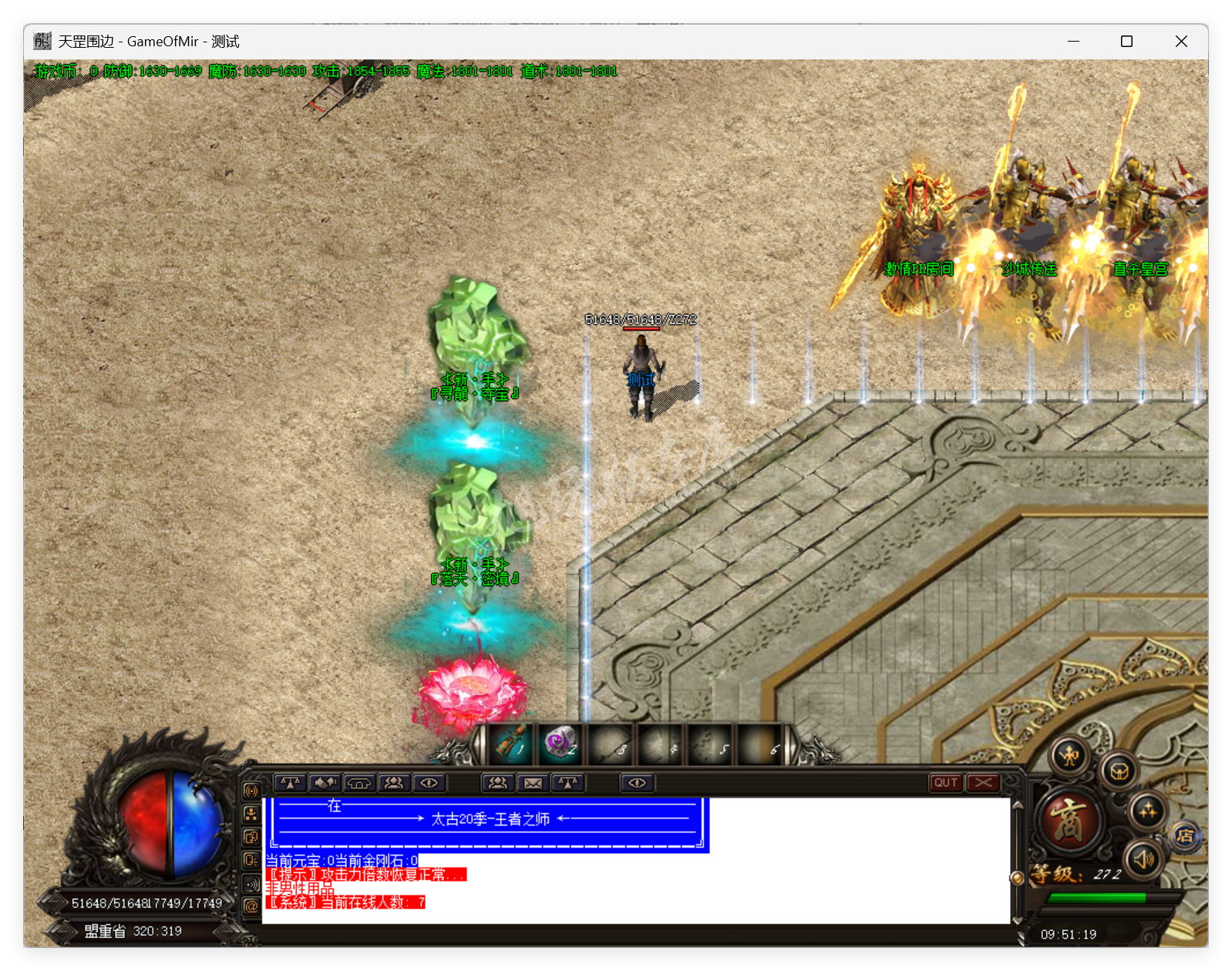Screen dimensions: 1232x971
Task: Open the skills panel with three stars
Action: click(x=1147, y=810)
